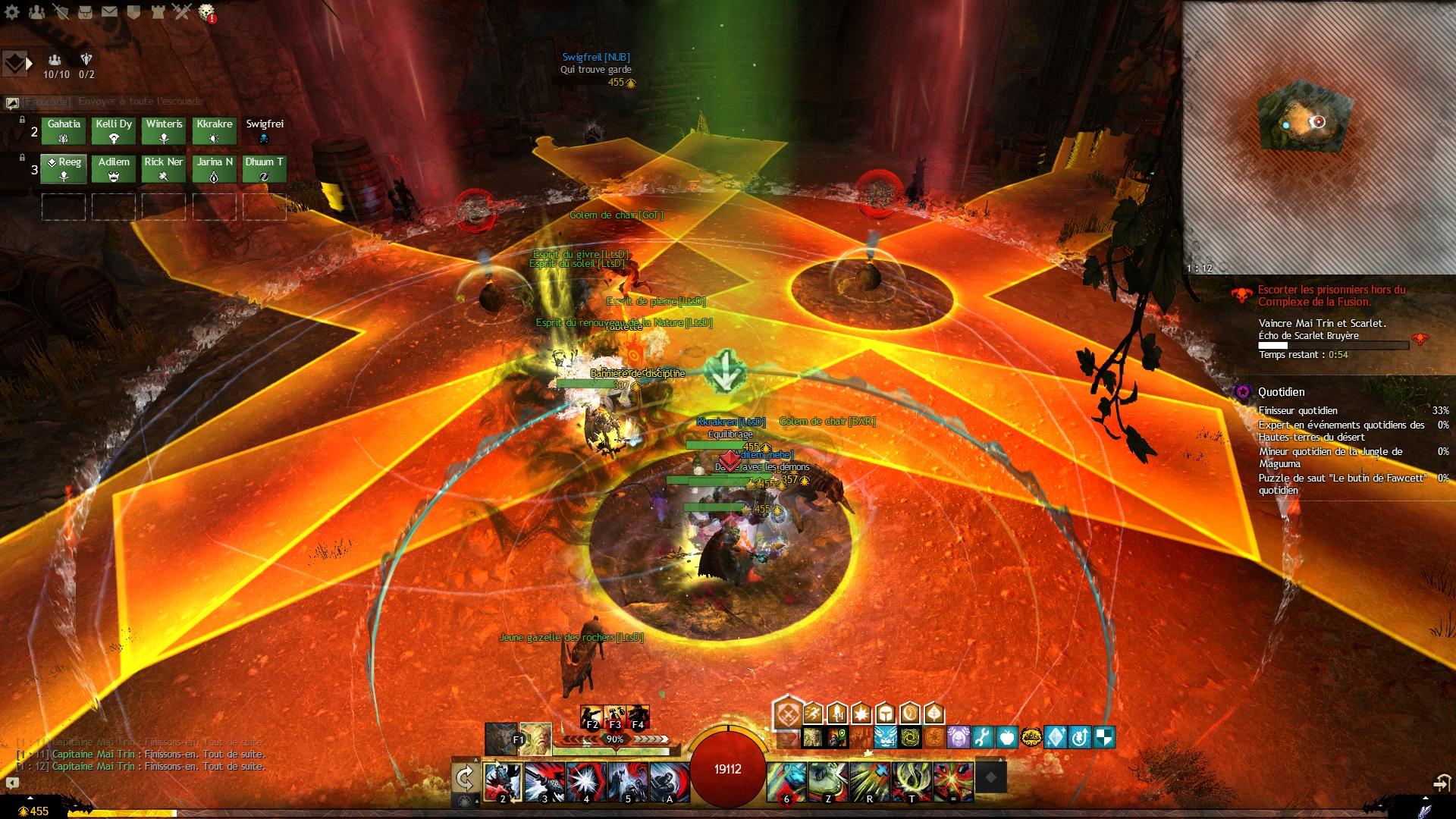1456x819 pixels.
Task: Open the hero panel icon
Action: click(x=61, y=11)
